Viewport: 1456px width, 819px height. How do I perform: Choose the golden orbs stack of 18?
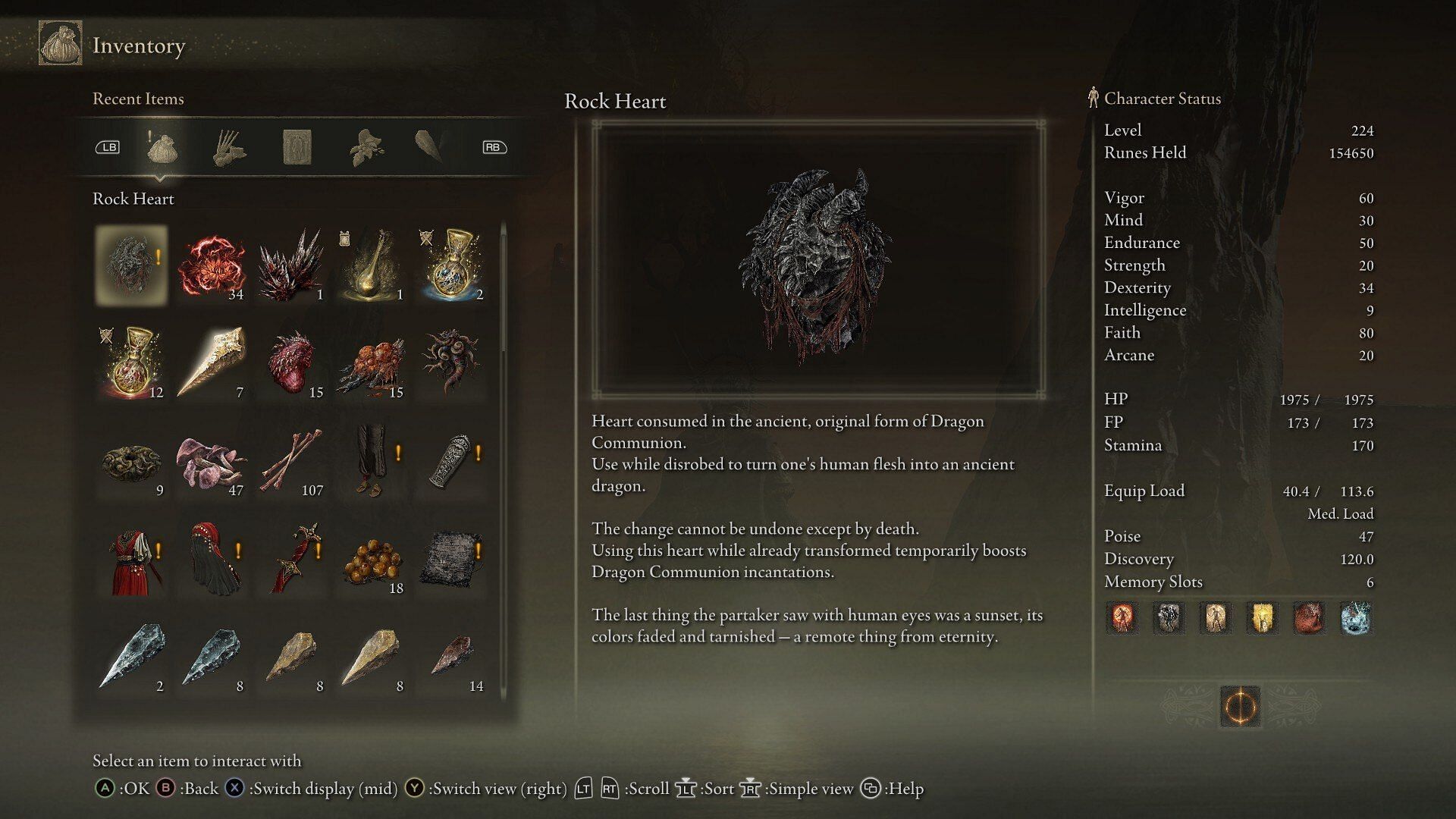click(372, 559)
